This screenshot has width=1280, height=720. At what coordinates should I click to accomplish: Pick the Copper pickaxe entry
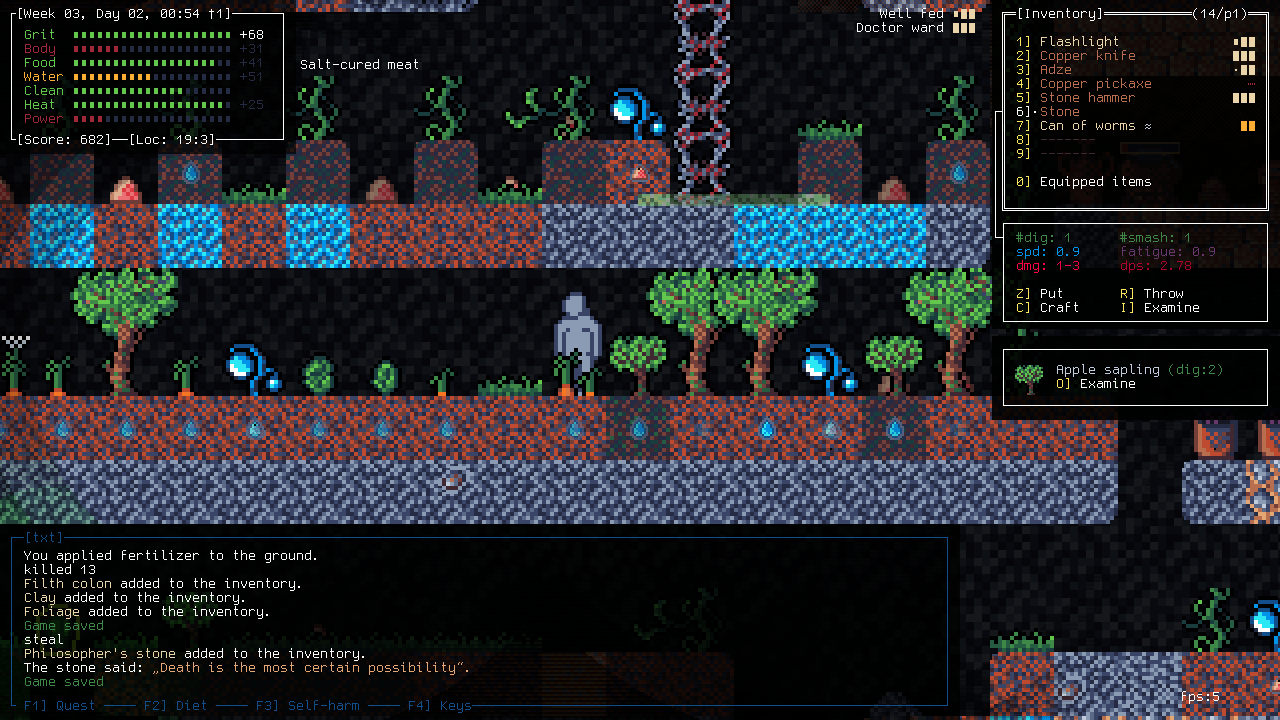point(1095,84)
